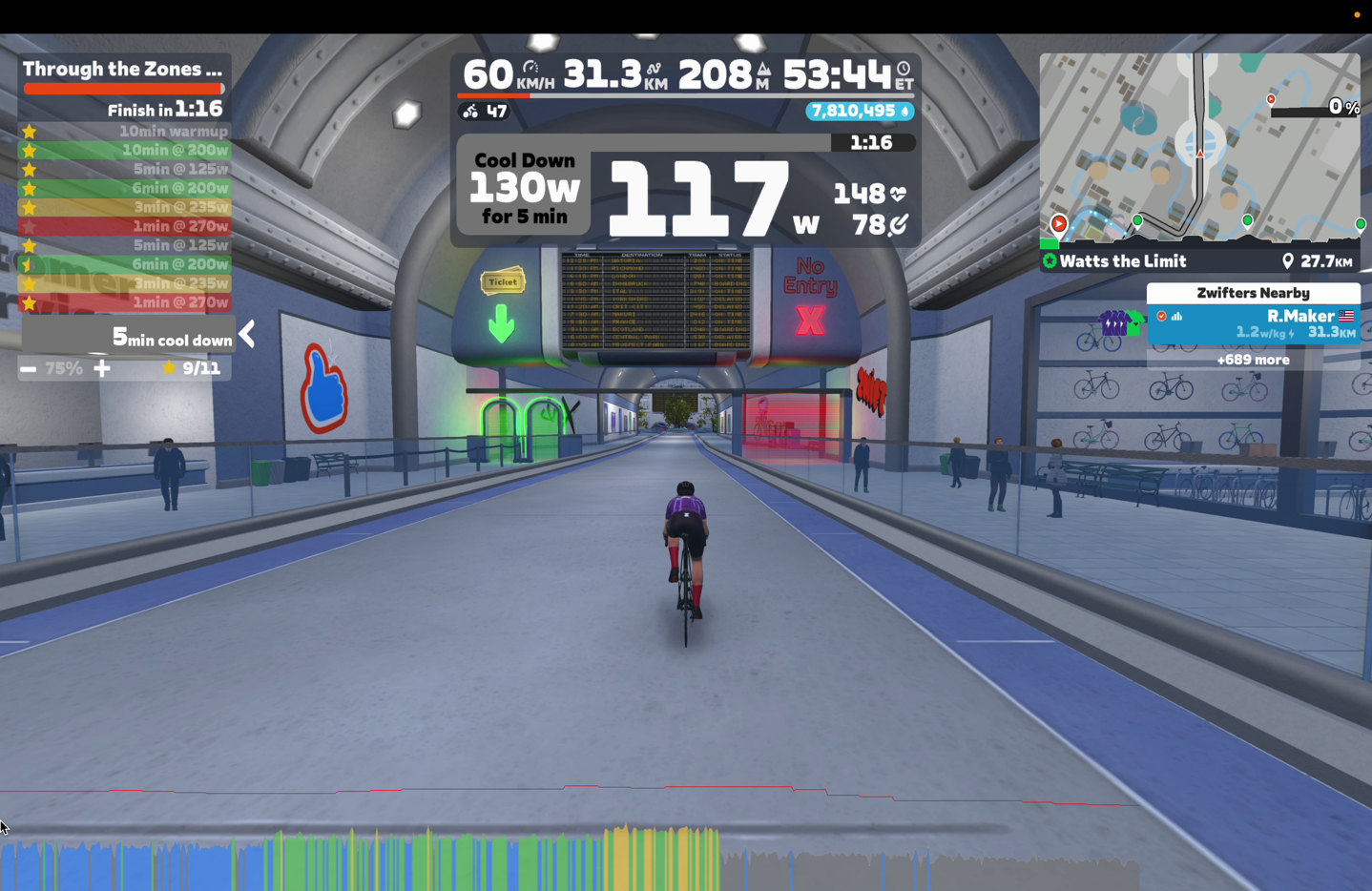The image size is (1372, 891).
Task: Collapse the workout panel with the arrow
Action: click(x=248, y=334)
